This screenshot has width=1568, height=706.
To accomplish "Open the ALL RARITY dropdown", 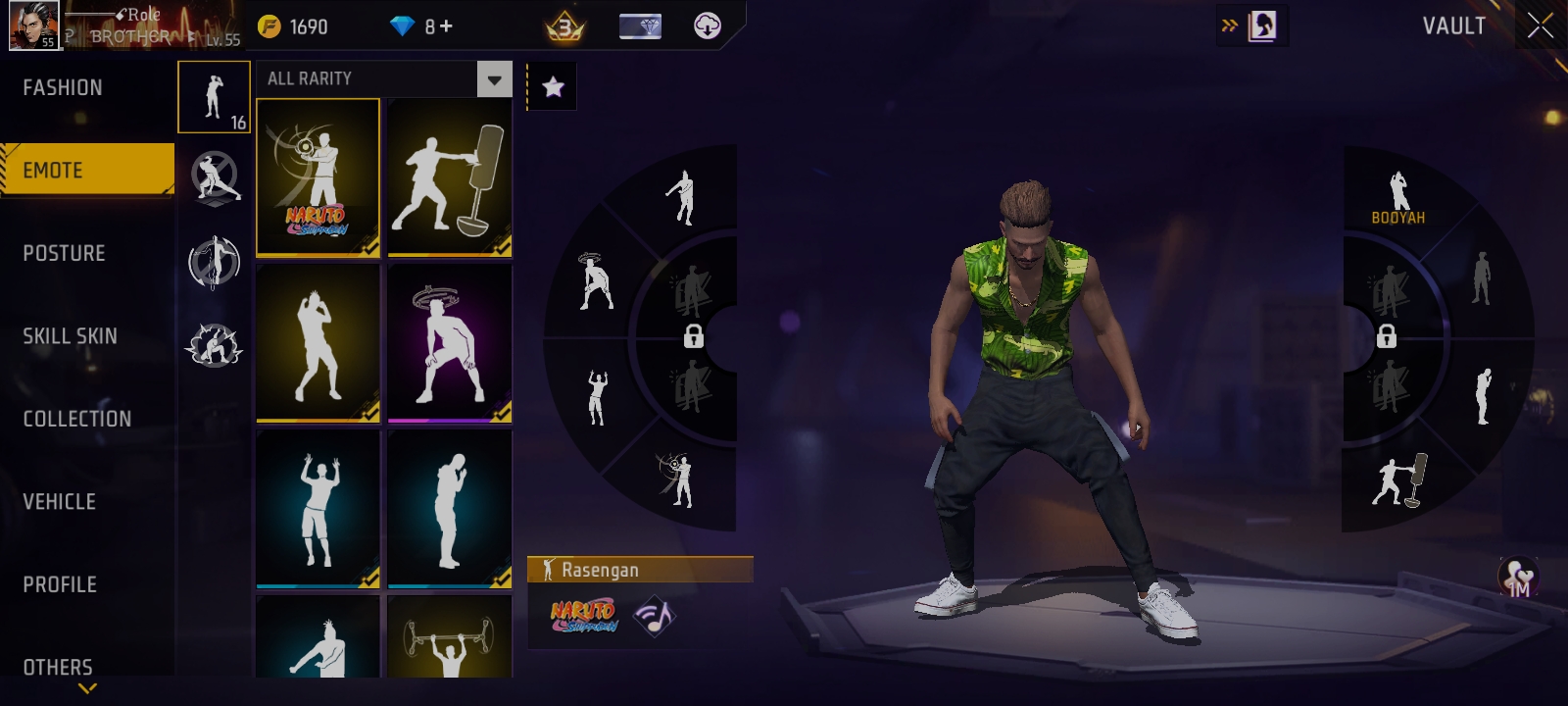I will (493, 78).
